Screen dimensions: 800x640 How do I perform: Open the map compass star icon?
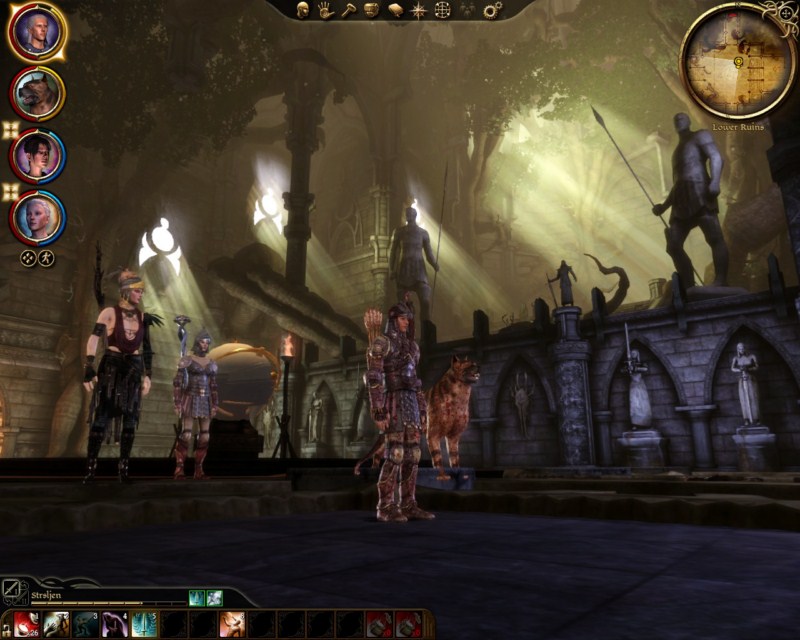tap(418, 10)
